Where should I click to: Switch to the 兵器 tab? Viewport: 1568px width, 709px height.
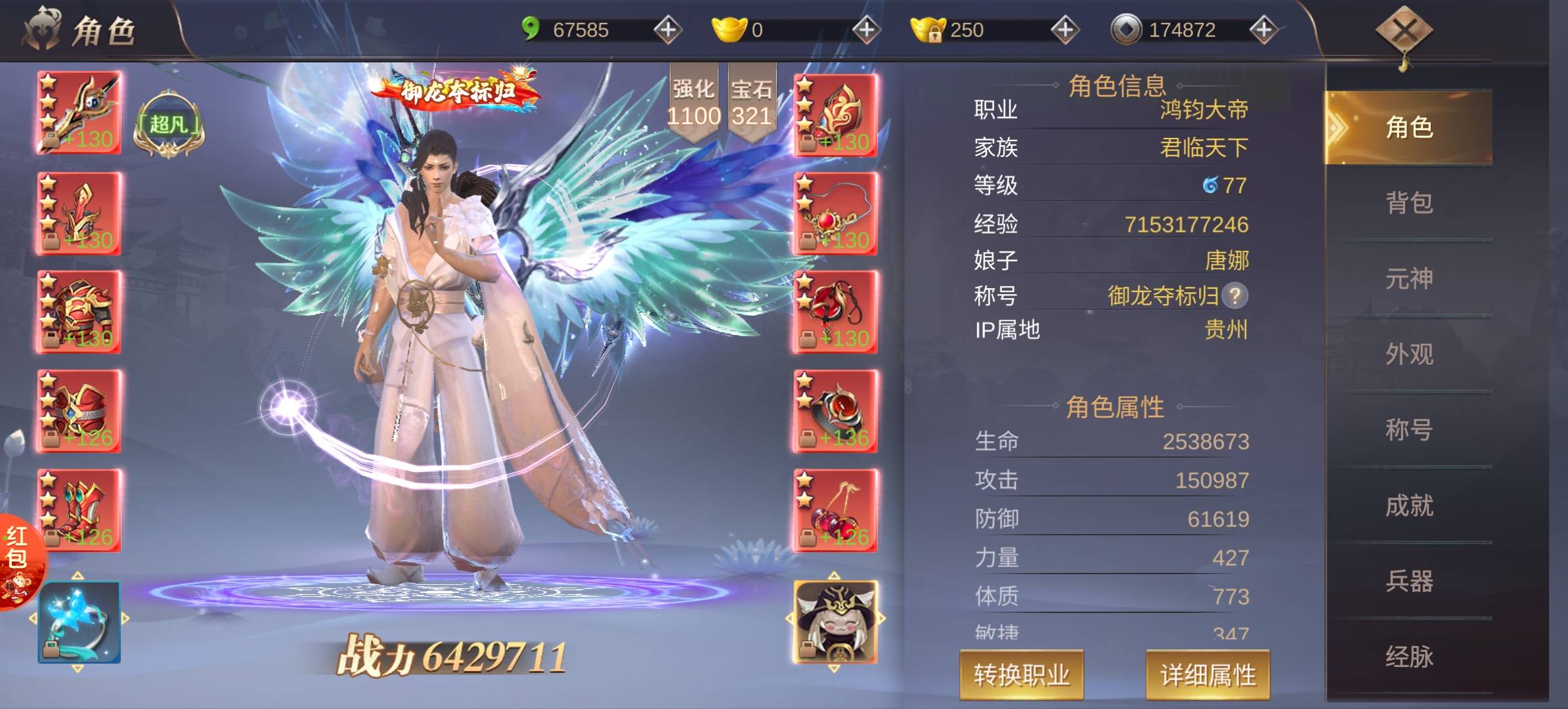[x=1408, y=581]
